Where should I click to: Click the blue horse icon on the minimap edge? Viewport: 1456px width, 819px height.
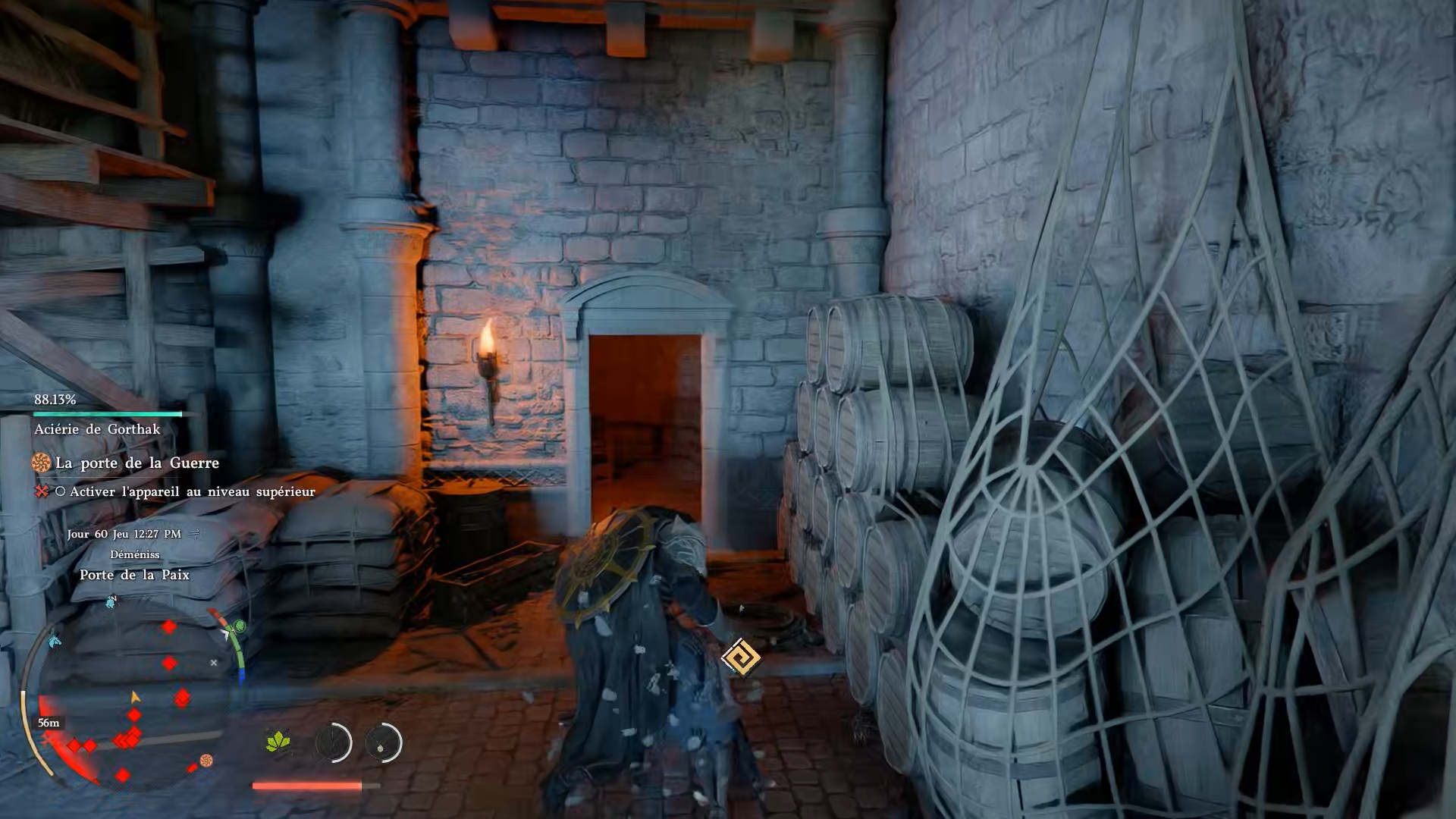pyautogui.click(x=54, y=642)
